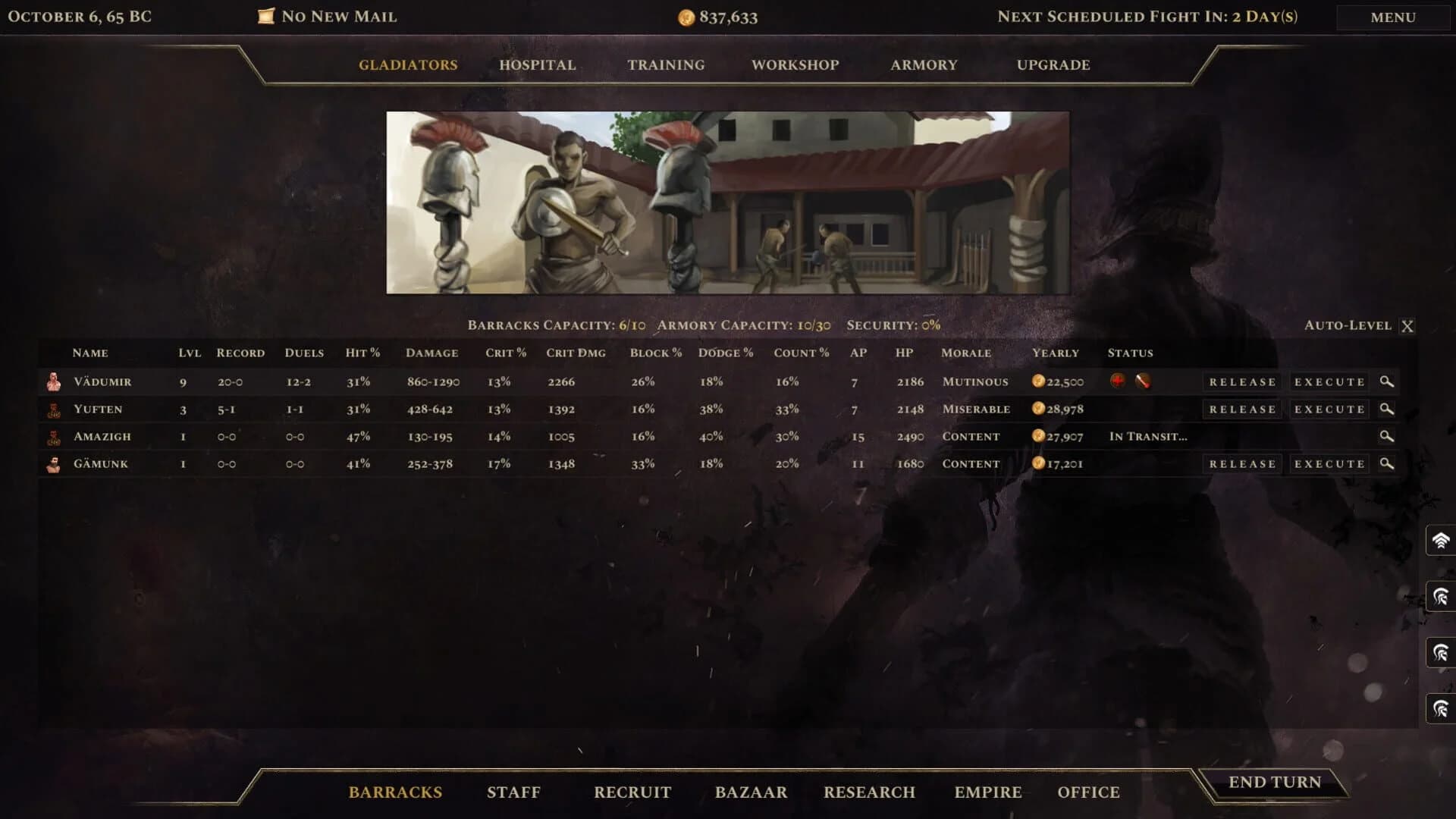Viewport: 1456px width, 819px height.
Task: Select the Armory tab
Action: [x=923, y=65]
